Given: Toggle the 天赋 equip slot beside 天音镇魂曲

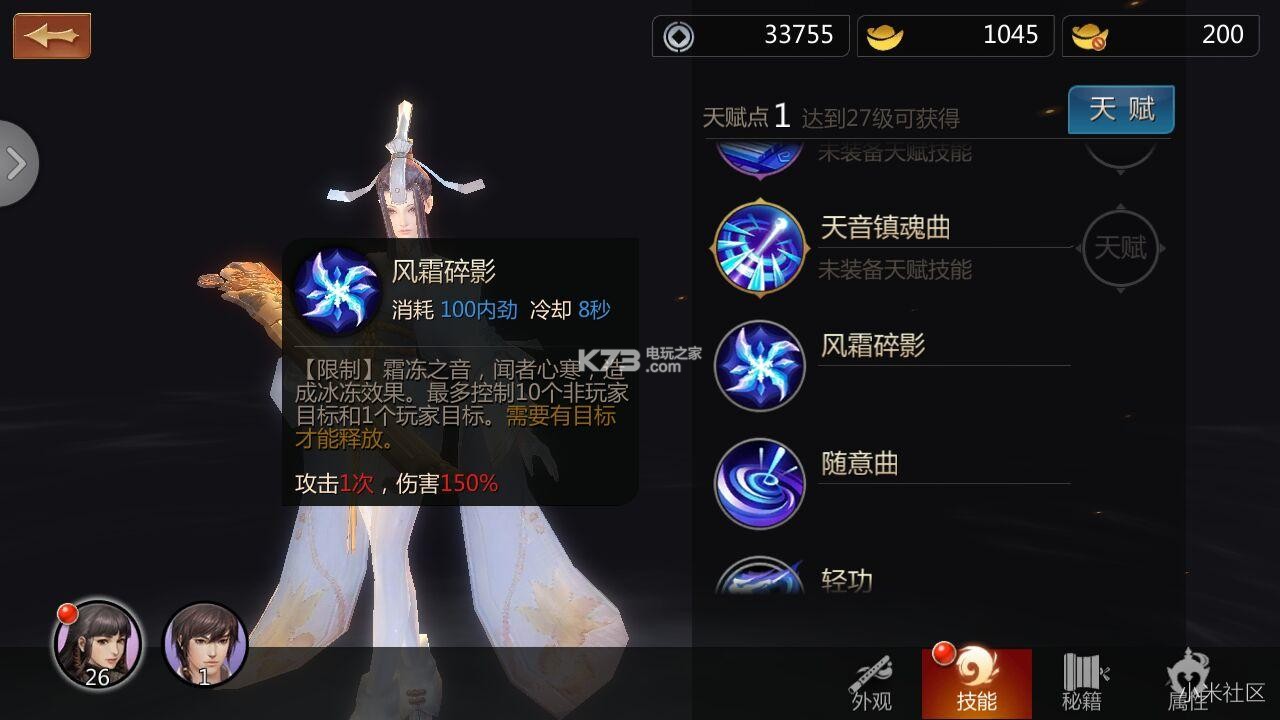Looking at the screenshot, I should 1120,247.
